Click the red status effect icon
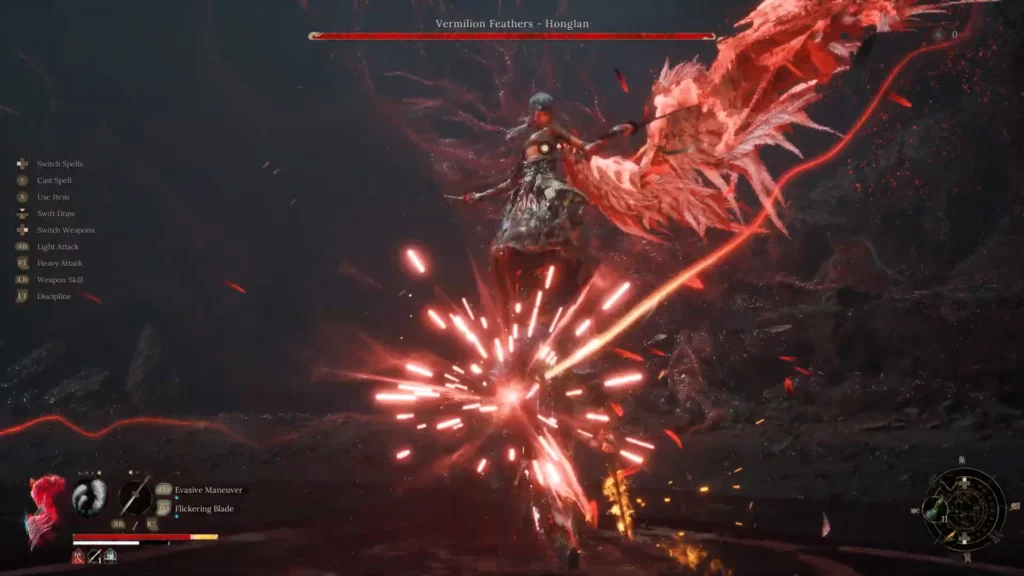The height and width of the screenshot is (576, 1024). [x=78, y=556]
